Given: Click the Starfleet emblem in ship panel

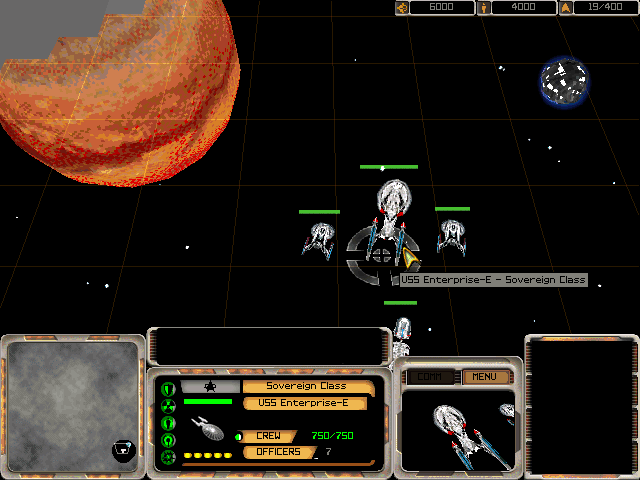Looking at the screenshot, I should click(x=211, y=386).
